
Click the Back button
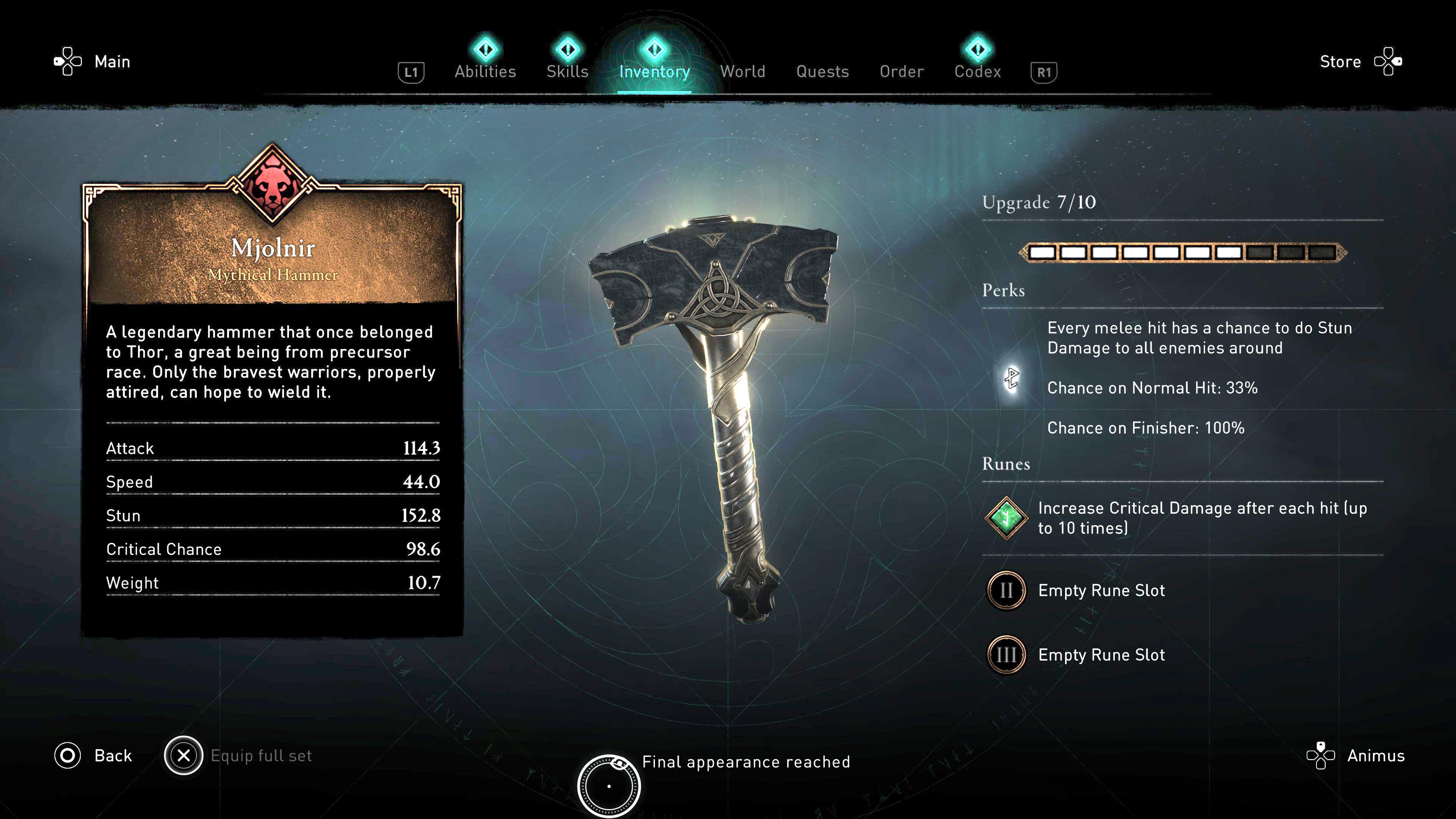coord(113,755)
